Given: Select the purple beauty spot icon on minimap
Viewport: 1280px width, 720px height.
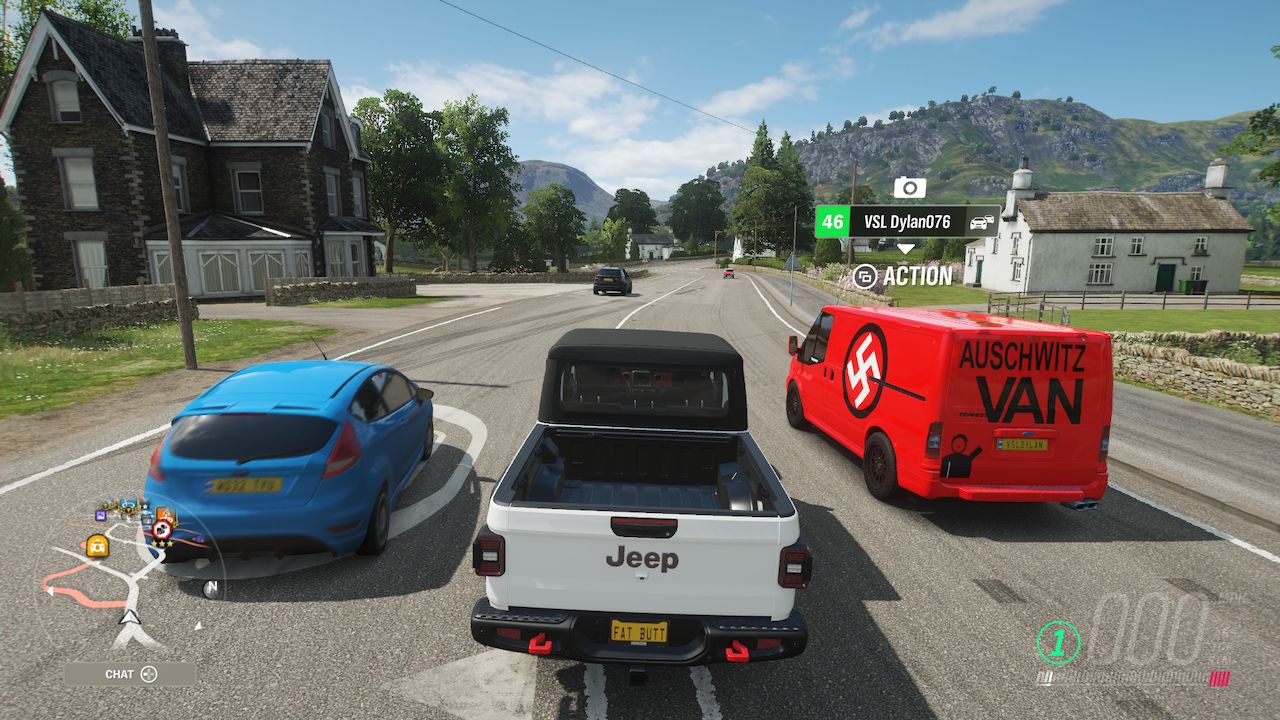Looking at the screenshot, I should point(101,515).
